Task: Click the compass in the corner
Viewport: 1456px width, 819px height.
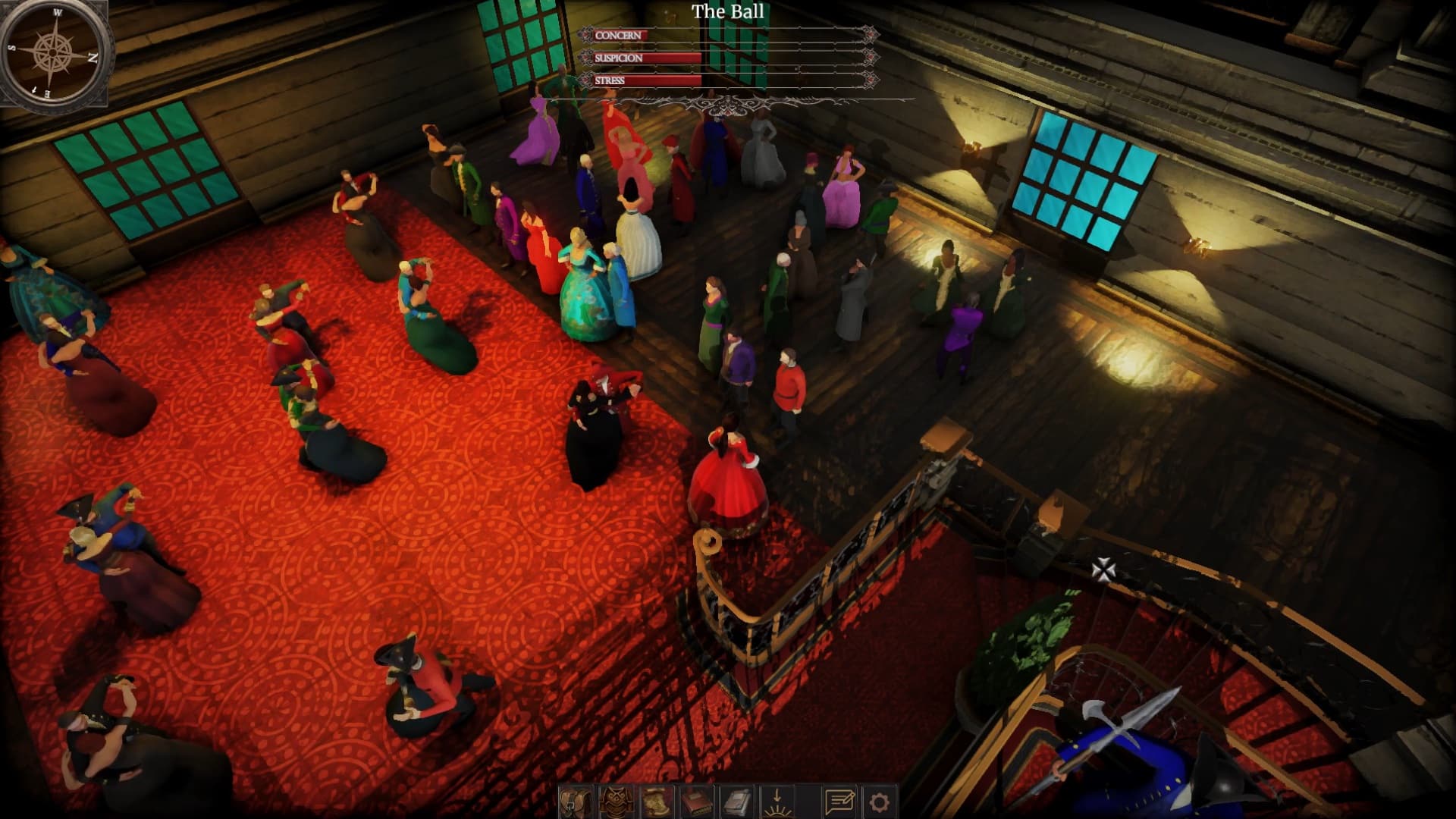Action: click(54, 53)
